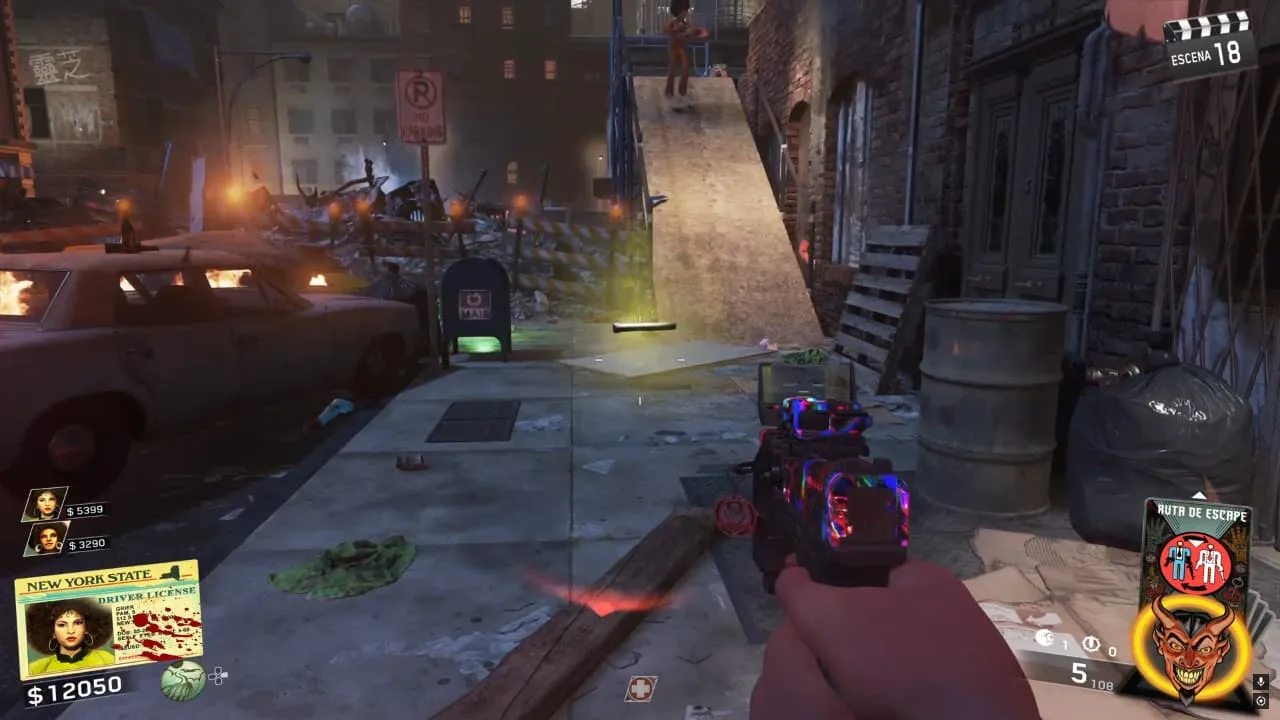Select the Ruta de Escape fortune card
Screen dimensions: 1280x720
1196,548
